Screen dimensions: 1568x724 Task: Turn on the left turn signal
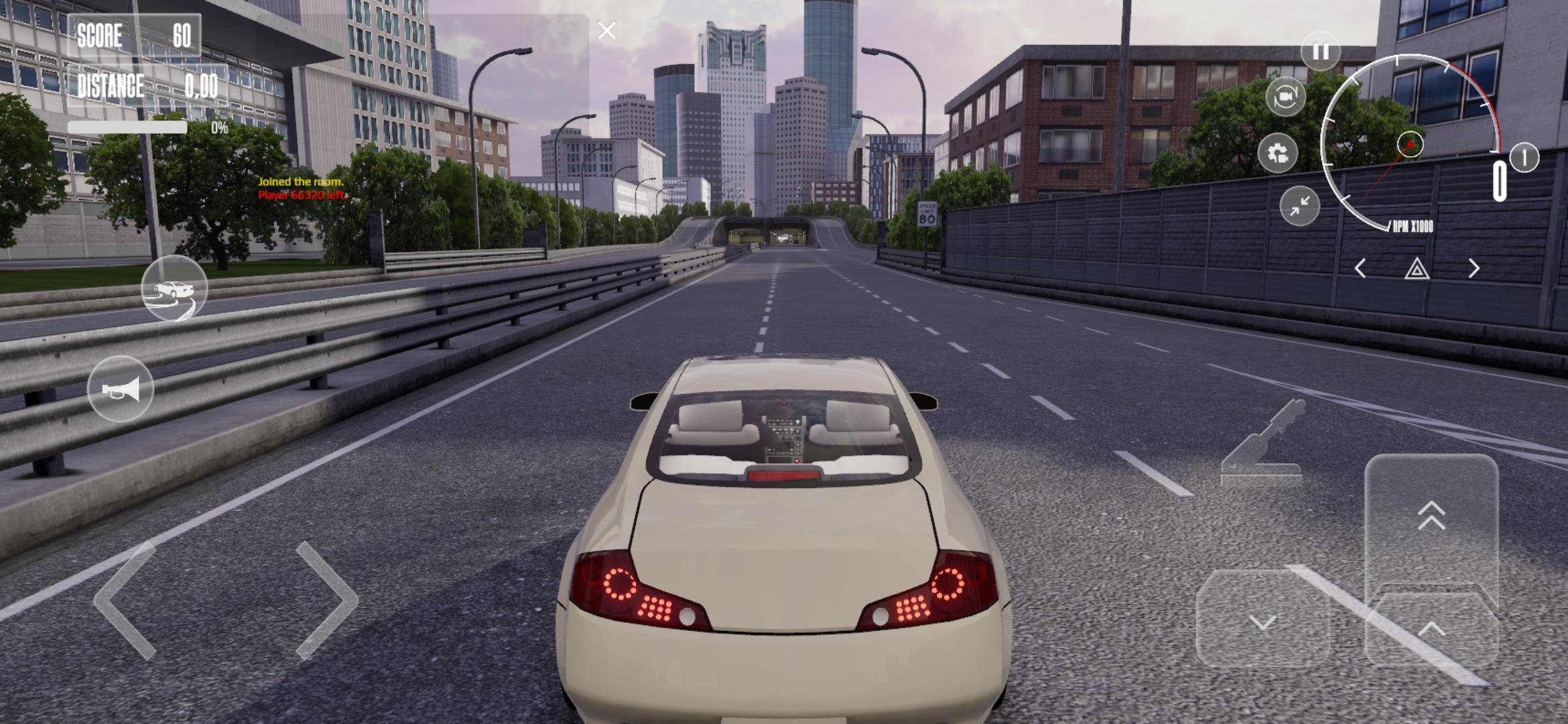click(1360, 269)
